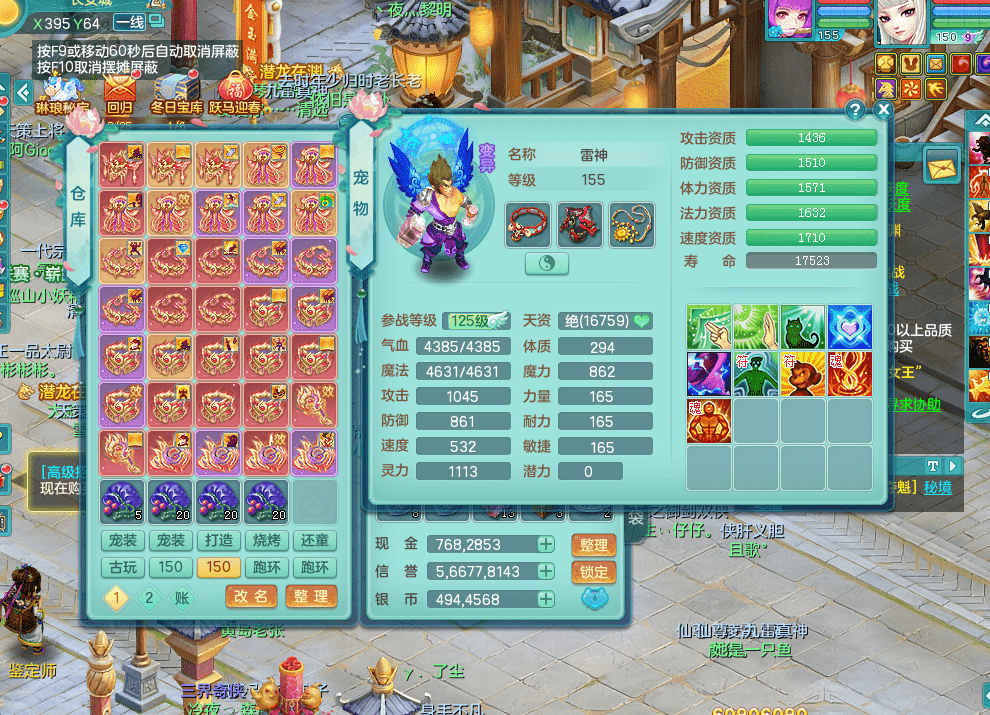Select the purple fruit stack of 5
The height and width of the screenshot is (715, 990).
(x=122, y=502)
